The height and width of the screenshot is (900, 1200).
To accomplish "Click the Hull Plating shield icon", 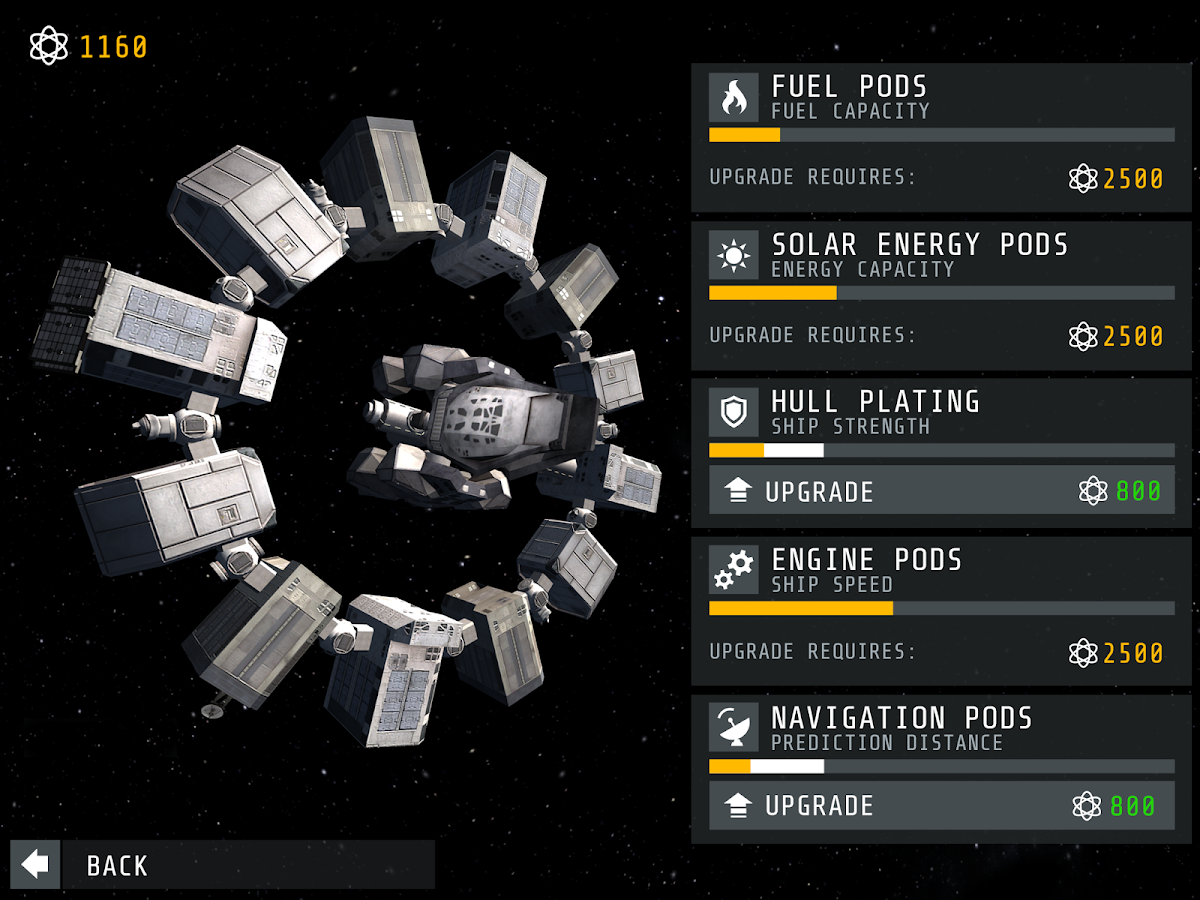I will tap(734, 412).
